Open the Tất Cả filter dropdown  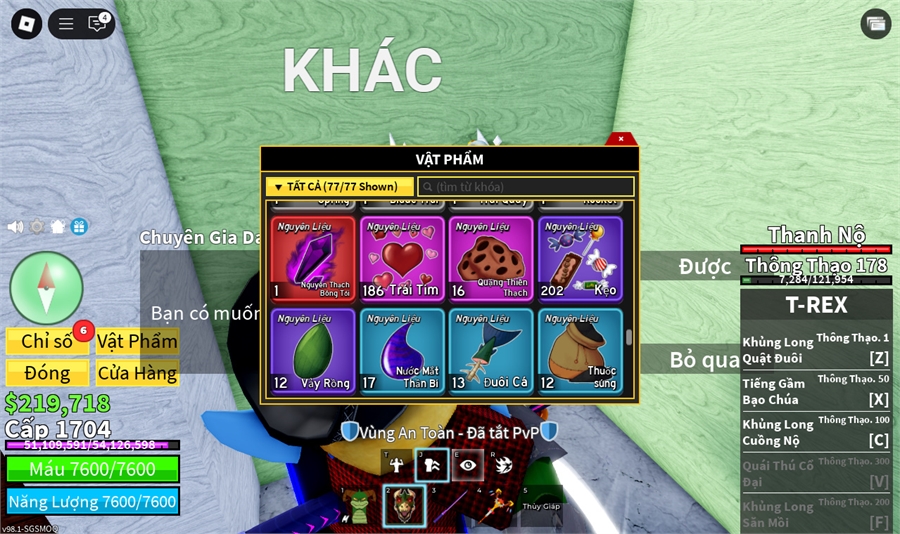coord(338,187)
